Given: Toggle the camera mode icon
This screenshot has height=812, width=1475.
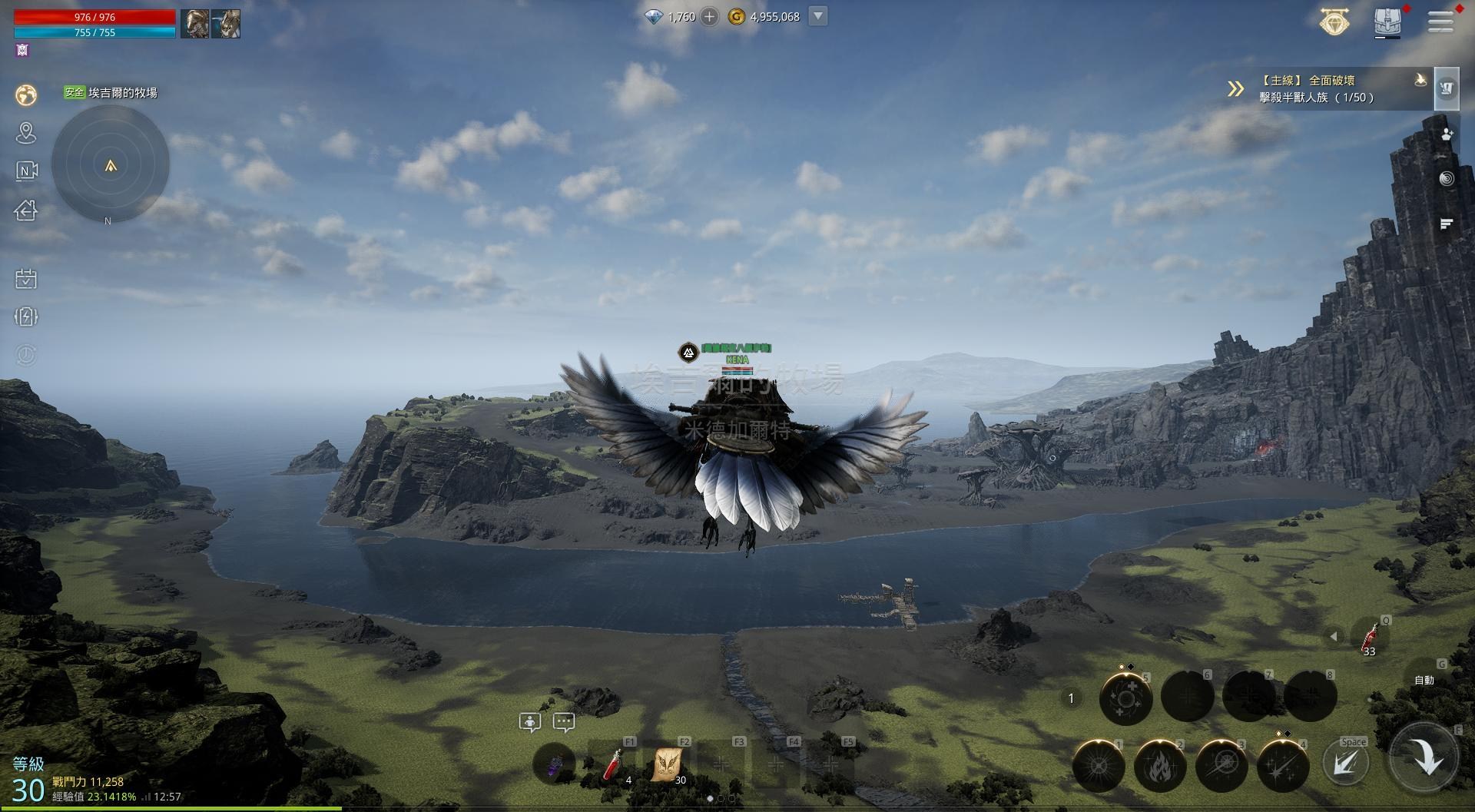Looking at the screenshot, I should [26, 171].
